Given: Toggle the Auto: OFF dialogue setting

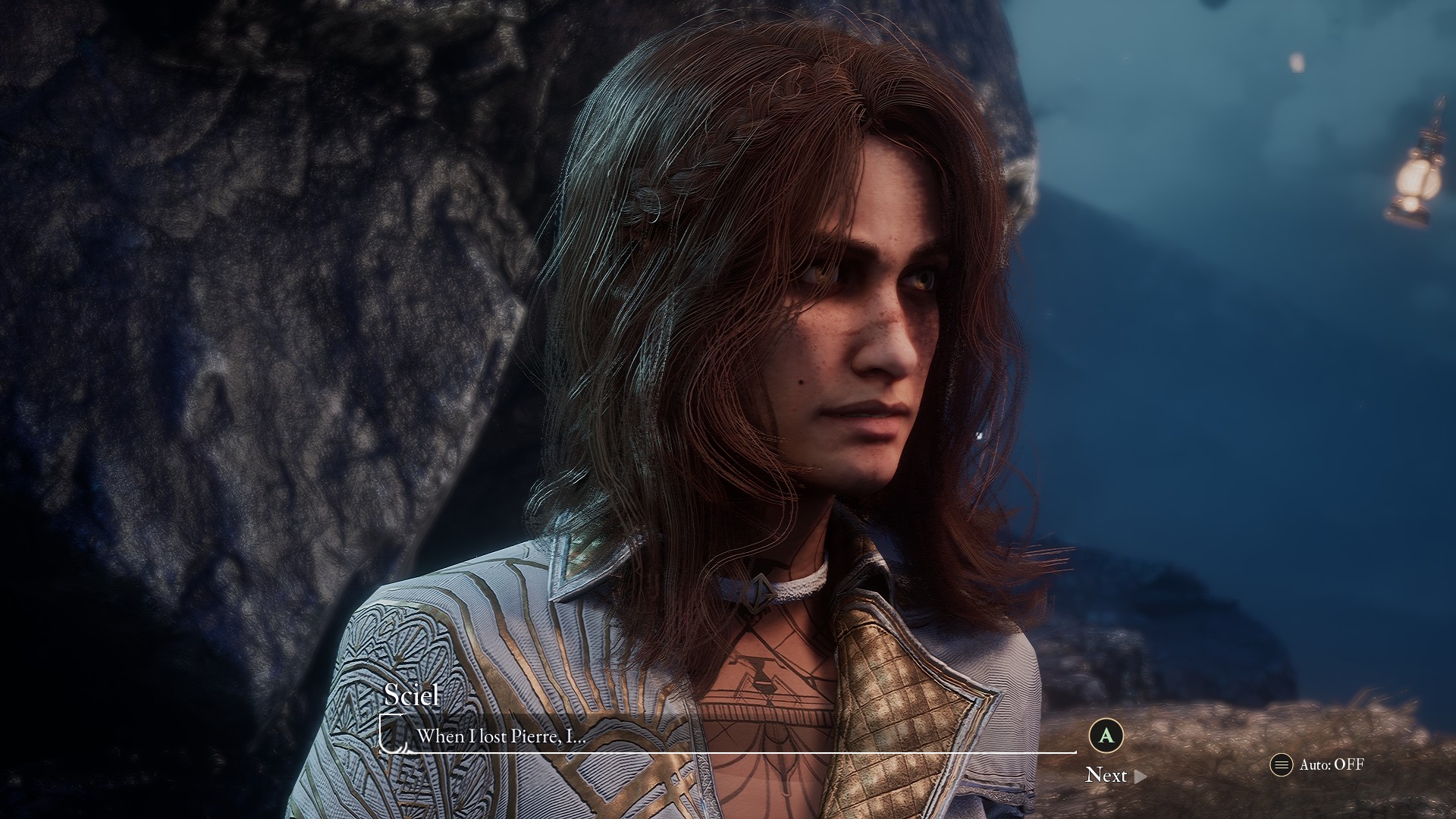Looking at the screenshot, I should click(1317, 764).
